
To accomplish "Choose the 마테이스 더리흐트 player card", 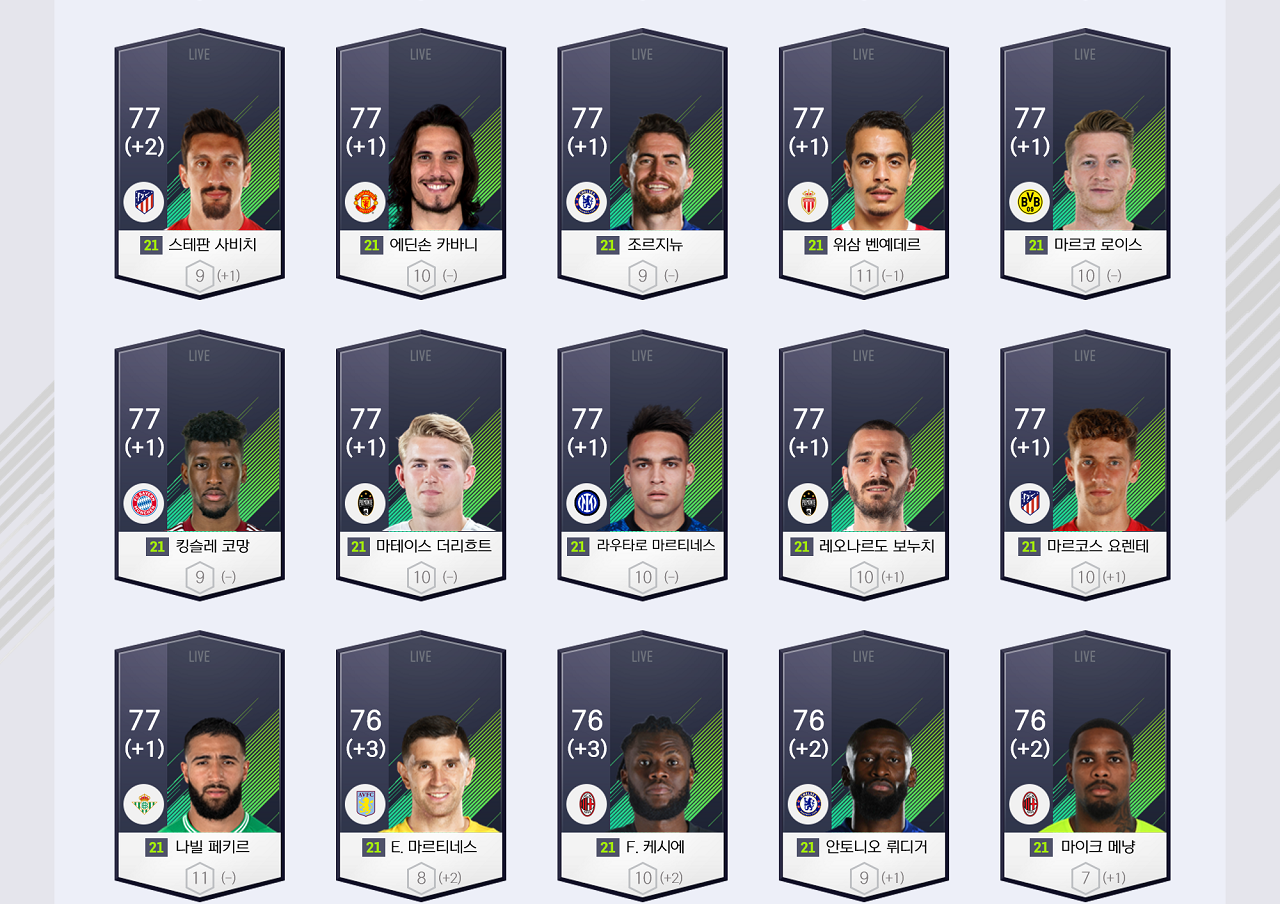I will pos(421,466).
